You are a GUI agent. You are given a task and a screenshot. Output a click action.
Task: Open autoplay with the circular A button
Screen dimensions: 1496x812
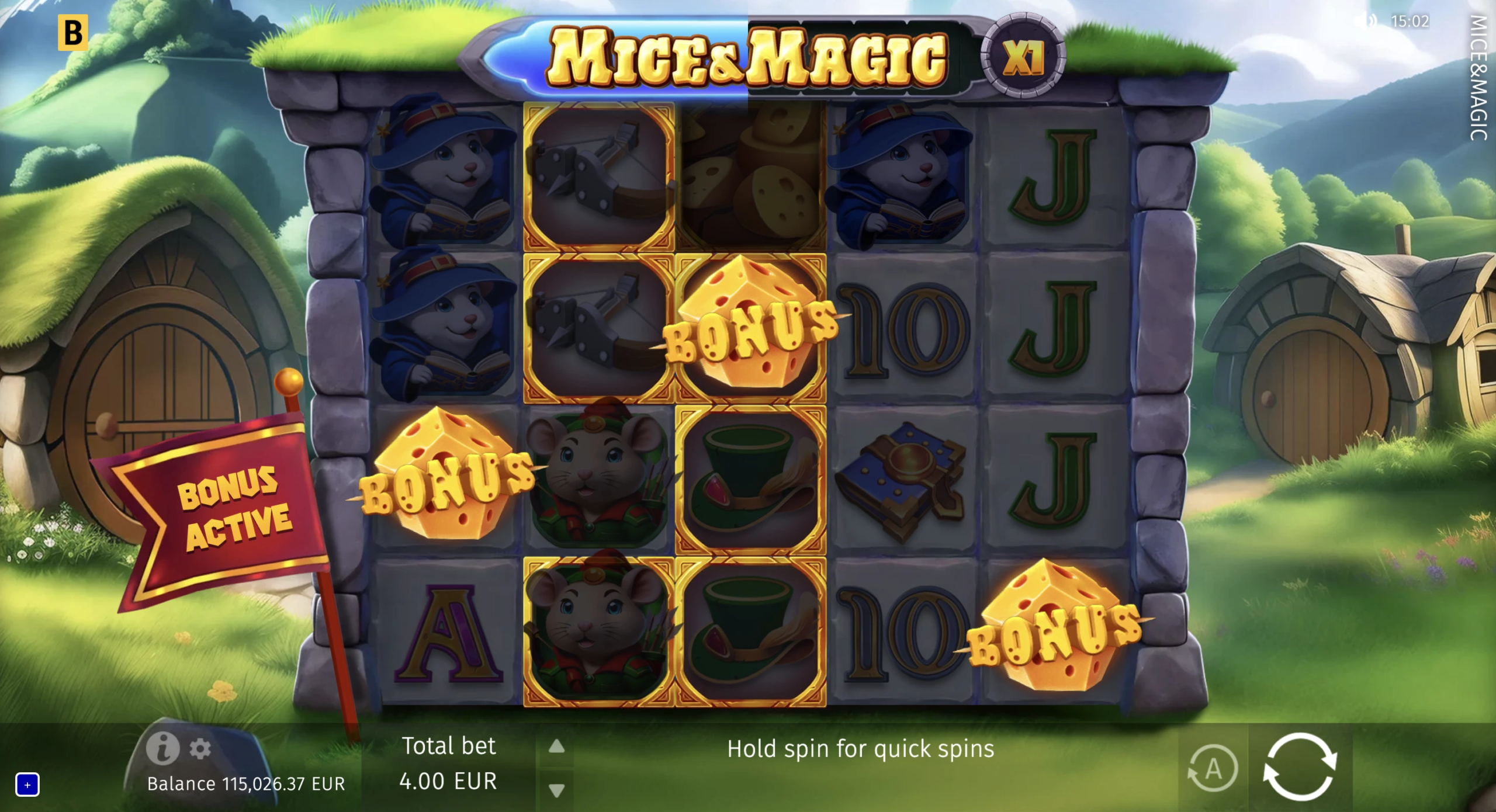pos(1213,768)
